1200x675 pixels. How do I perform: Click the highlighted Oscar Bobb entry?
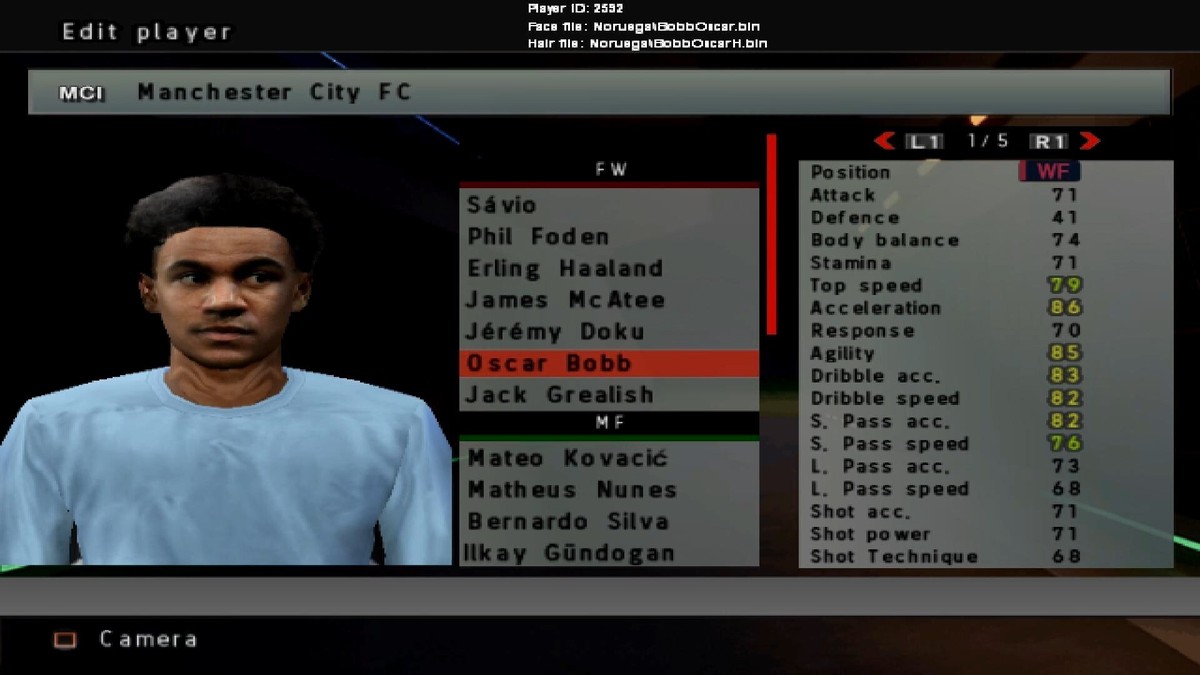tap(550, 363)
